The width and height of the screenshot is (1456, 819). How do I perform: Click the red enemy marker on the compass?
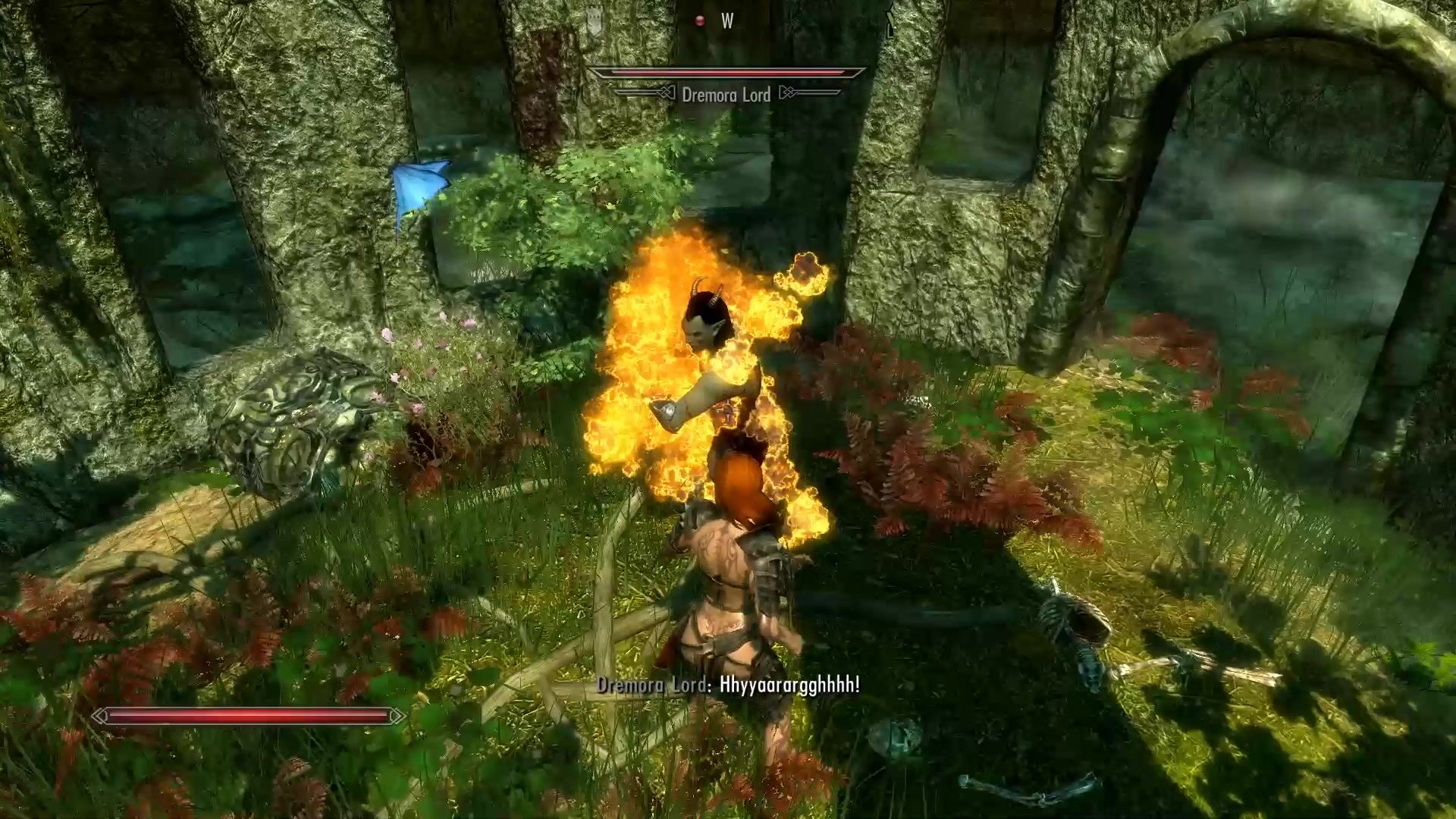pos(700,21)
